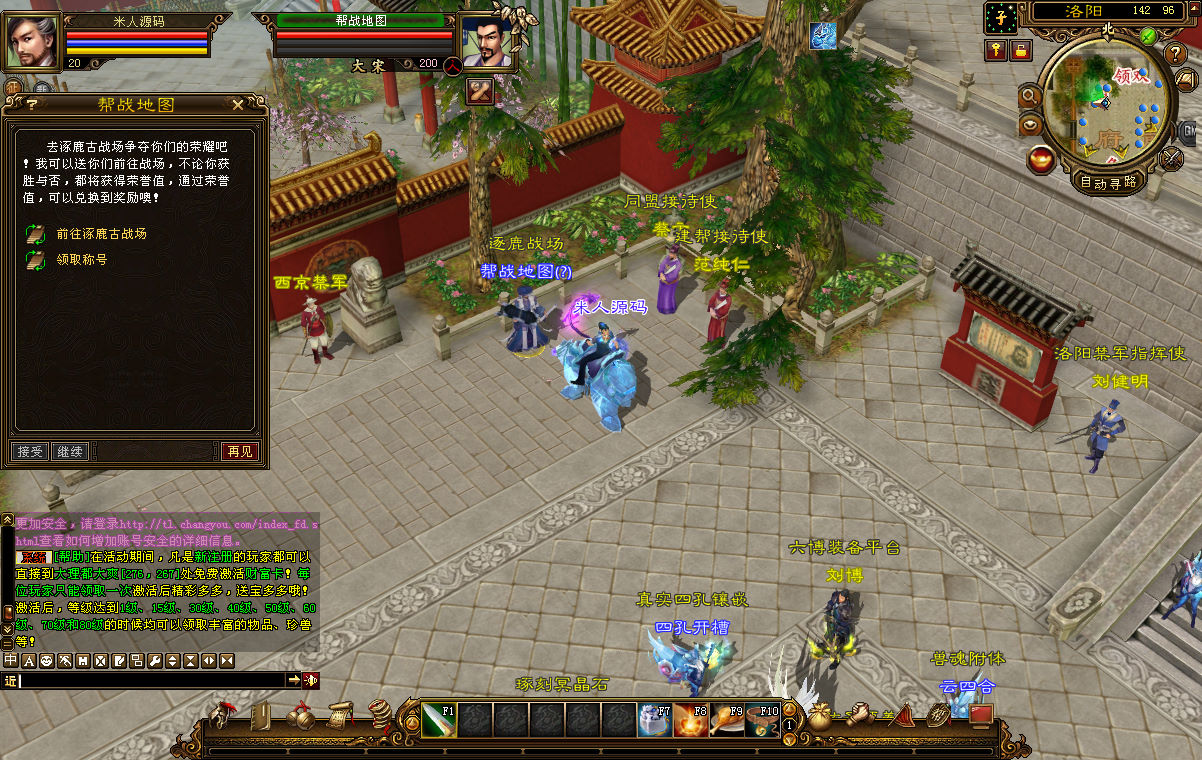
Task: Use the F9 roasted drumstick item
Action: (727, 720)
